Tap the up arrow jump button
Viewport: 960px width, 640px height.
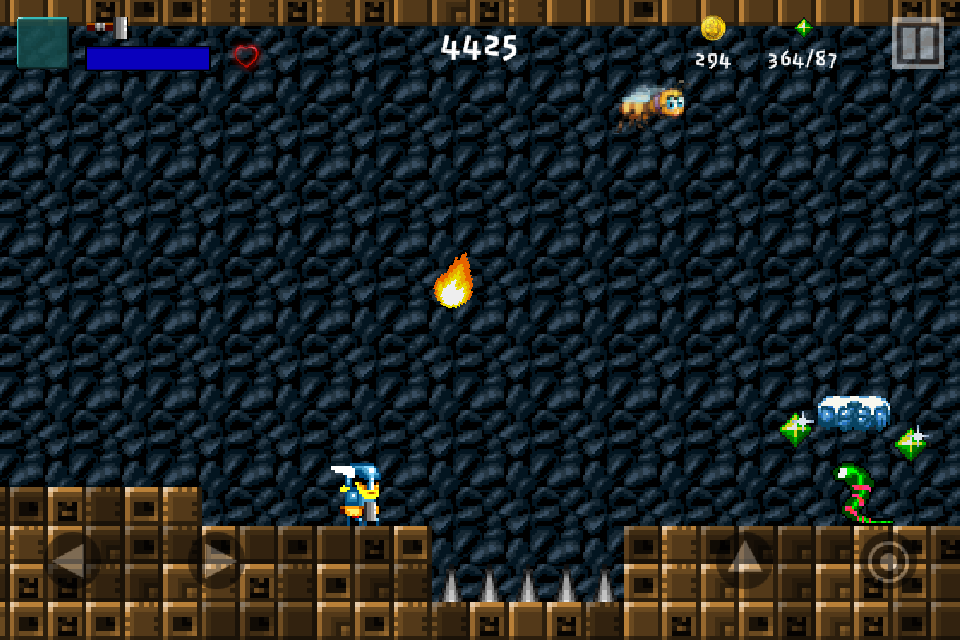click(x=745, y=560)
